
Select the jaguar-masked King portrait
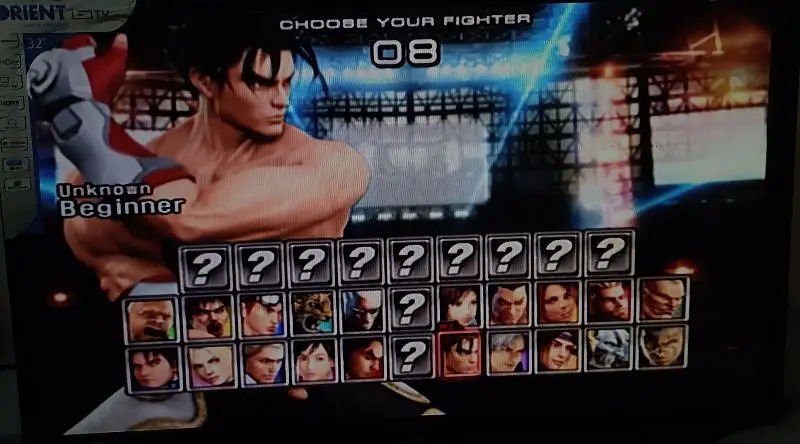point(312,313)
